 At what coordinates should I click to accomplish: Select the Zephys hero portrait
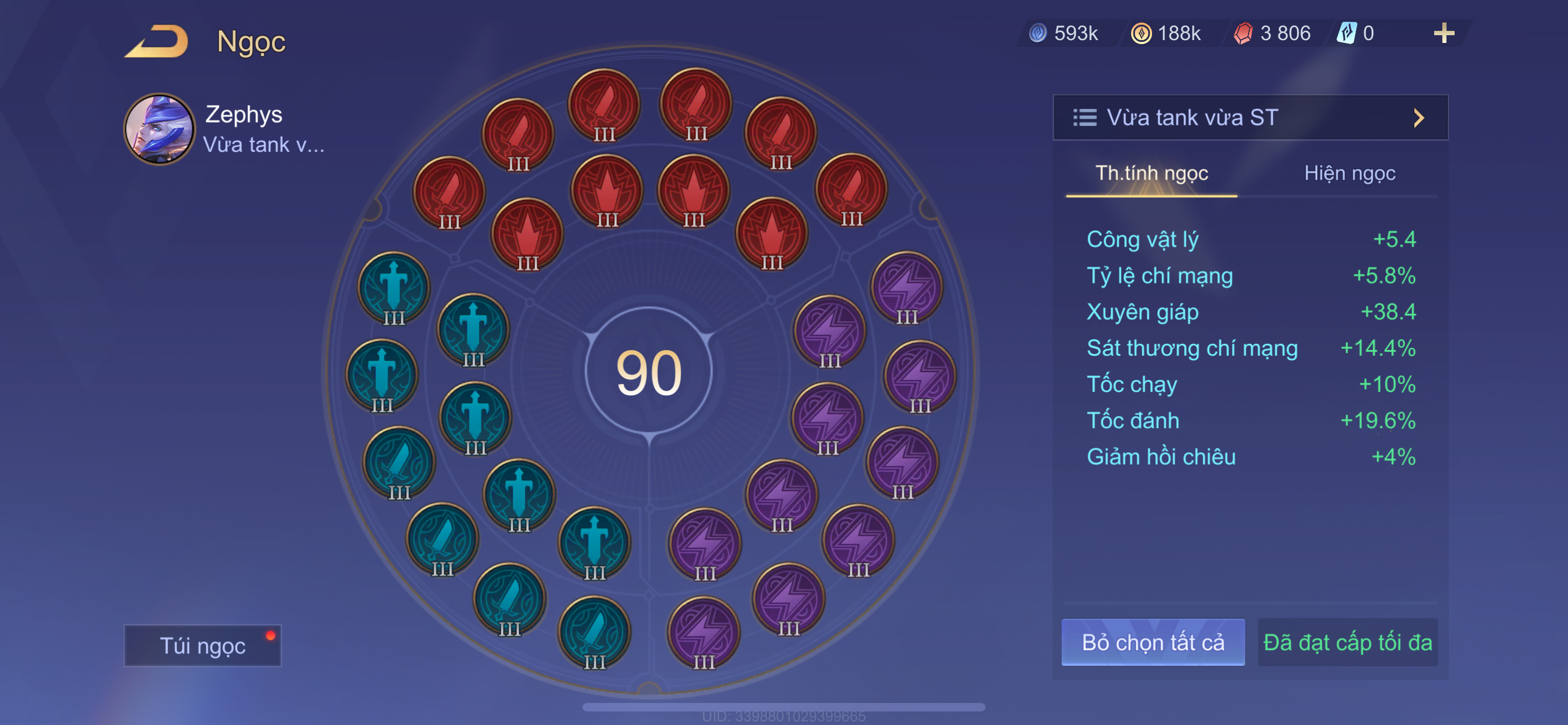coord(160,129)
